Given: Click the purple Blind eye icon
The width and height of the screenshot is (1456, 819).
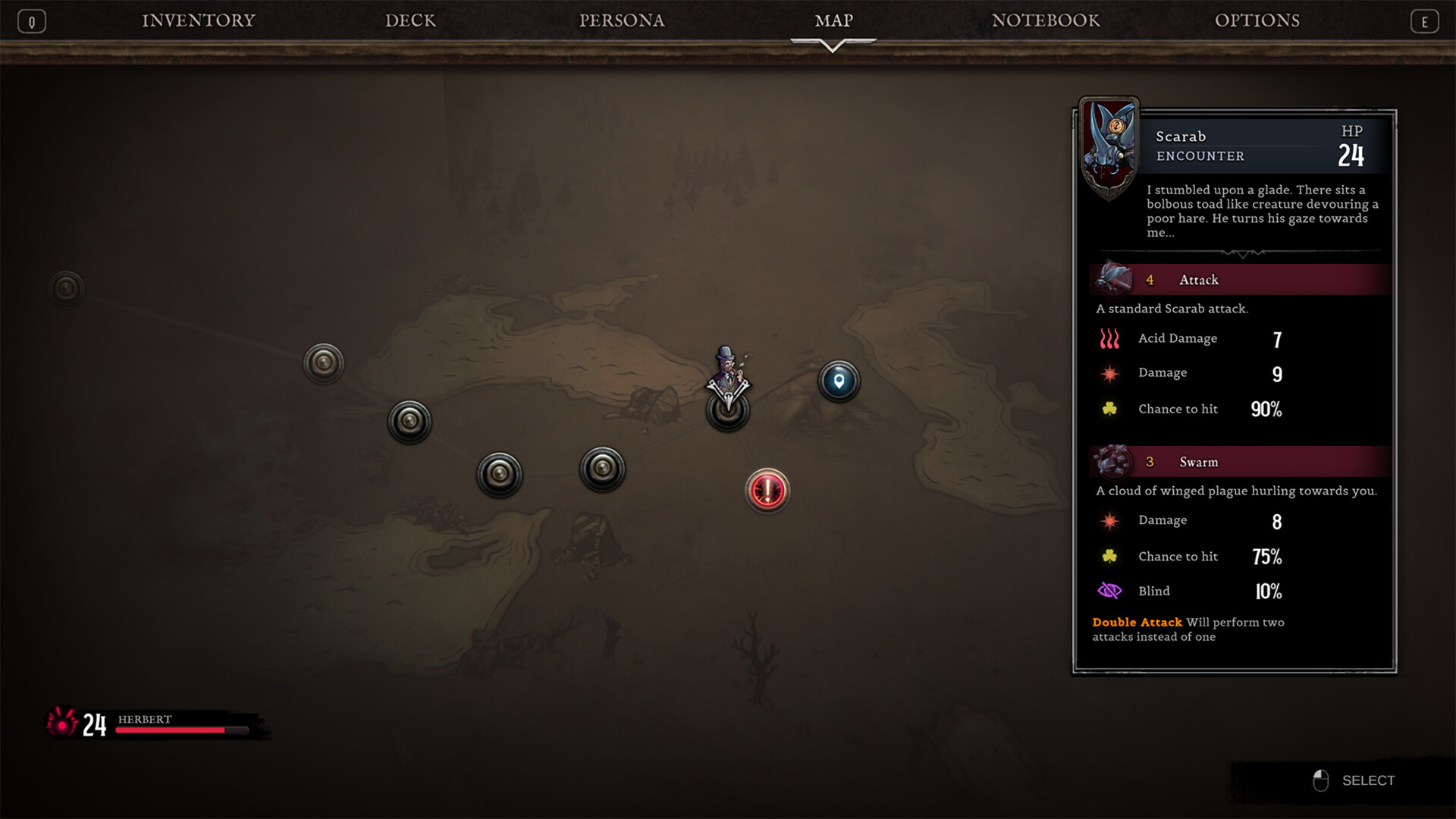Looking at the screenshot, I should [x=1108, y=591].
